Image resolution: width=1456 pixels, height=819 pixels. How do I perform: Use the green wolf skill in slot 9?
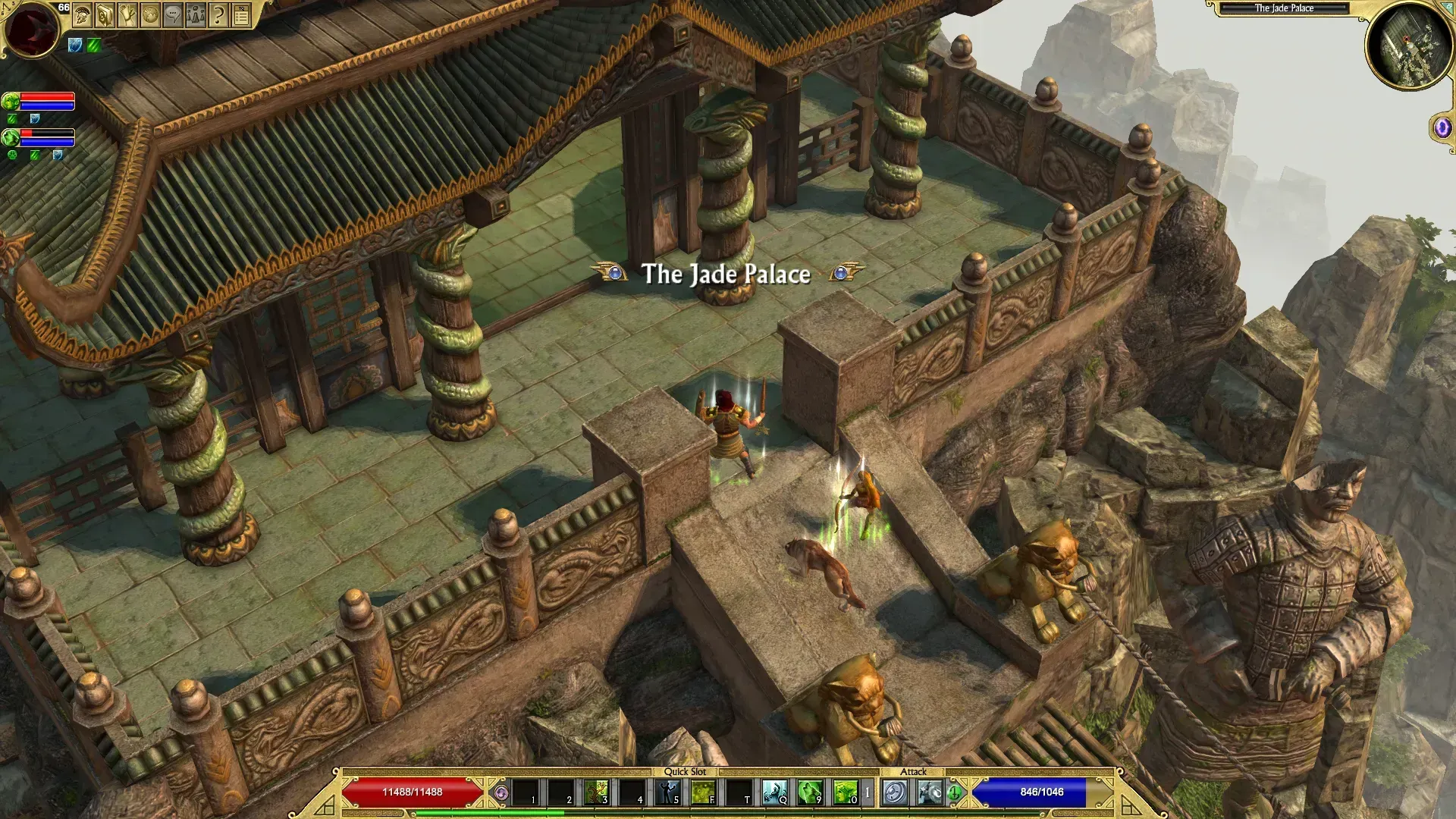coord(810,792)
